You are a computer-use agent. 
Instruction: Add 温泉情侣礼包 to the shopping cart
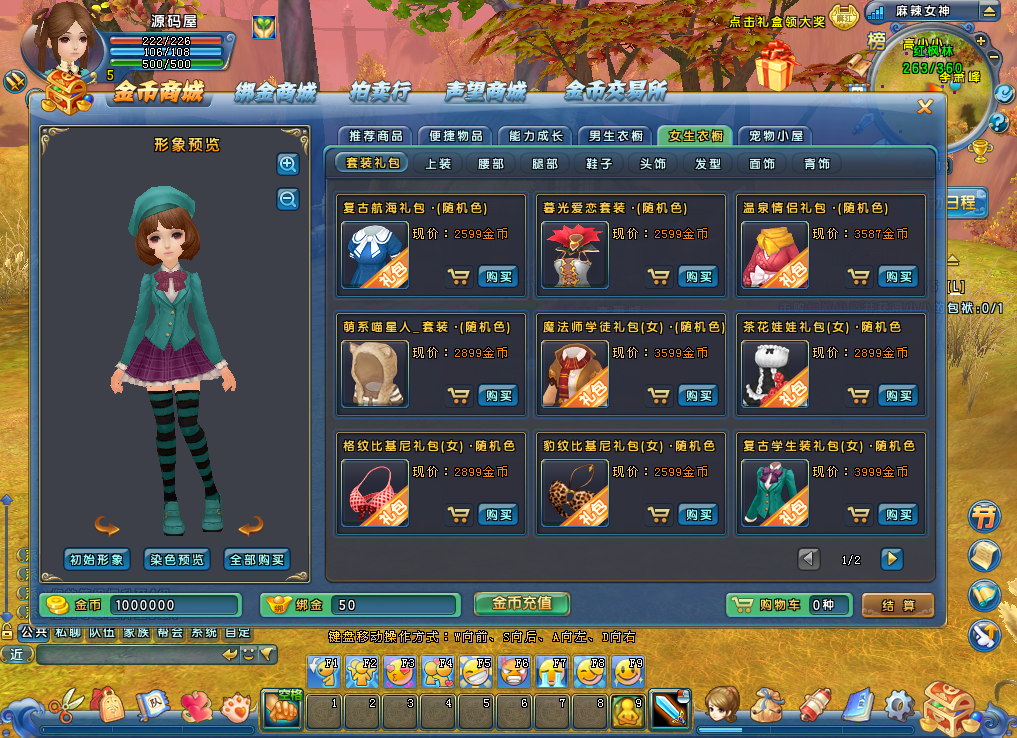[x=858, y=277]
